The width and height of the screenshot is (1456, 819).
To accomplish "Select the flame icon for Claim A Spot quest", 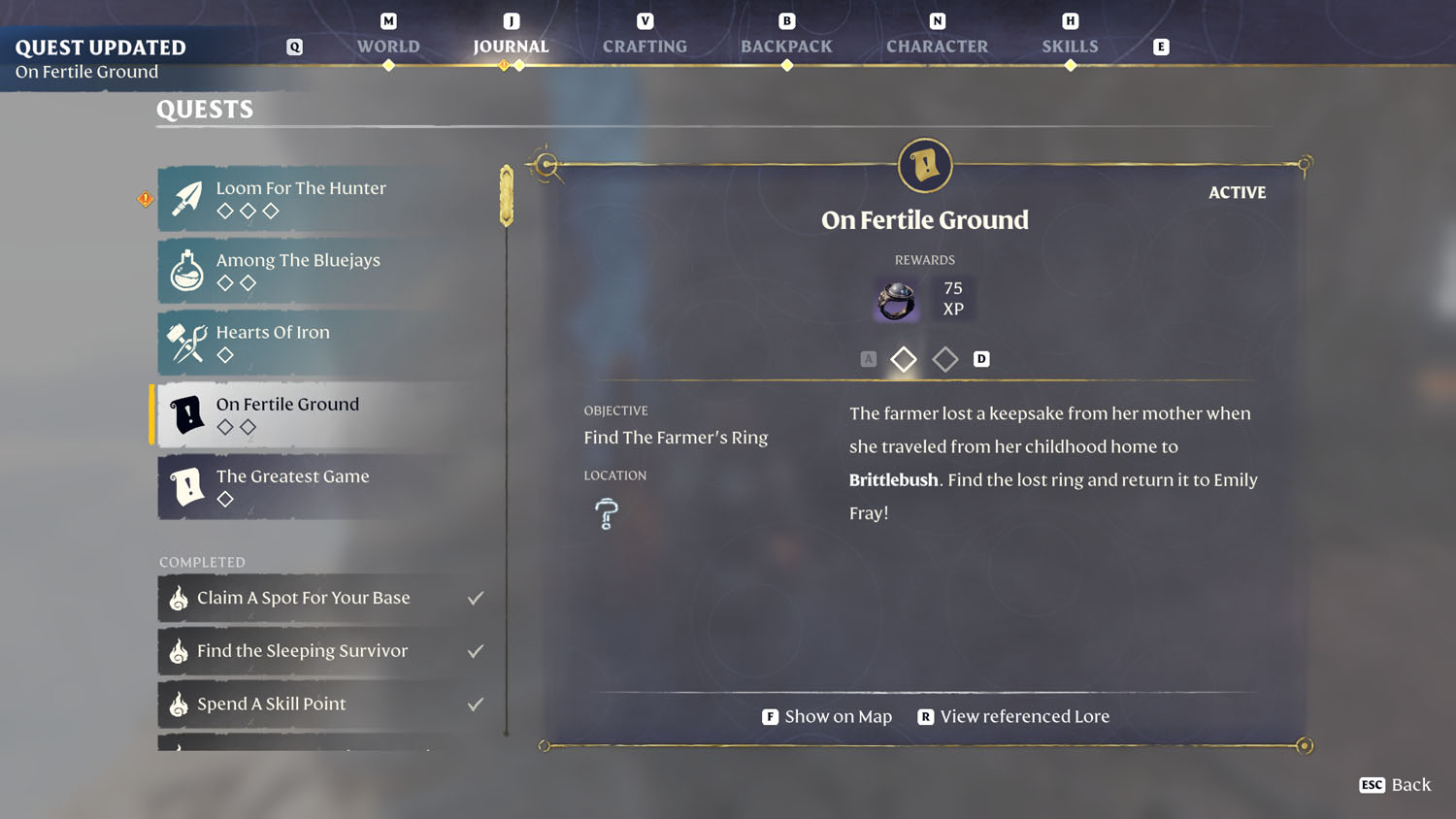I will tap(179, 598).
